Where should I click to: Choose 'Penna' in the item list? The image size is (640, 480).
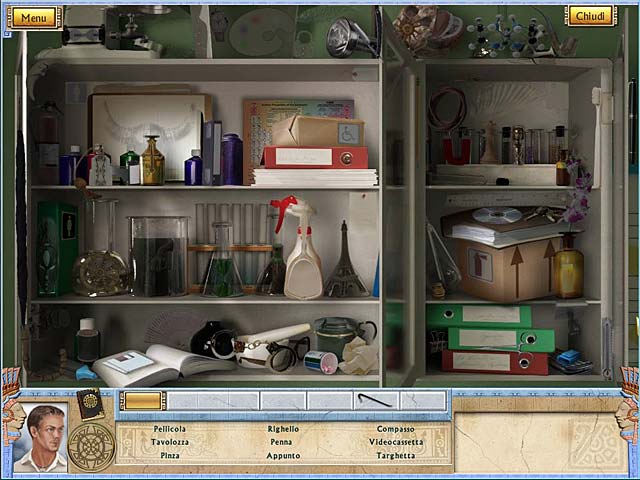click(282, 442)
